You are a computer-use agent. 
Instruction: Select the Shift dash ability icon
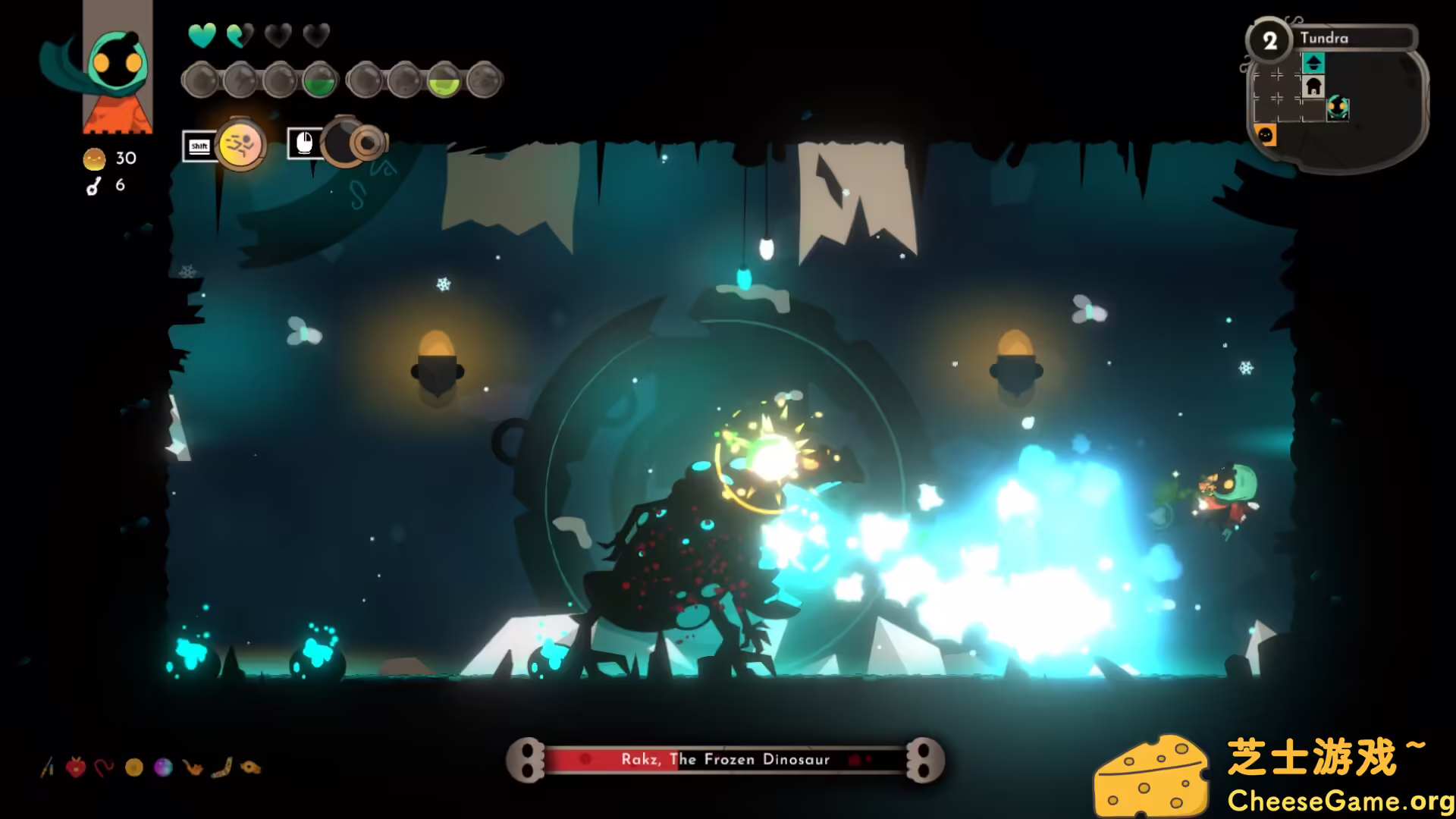tap(240, 146)
